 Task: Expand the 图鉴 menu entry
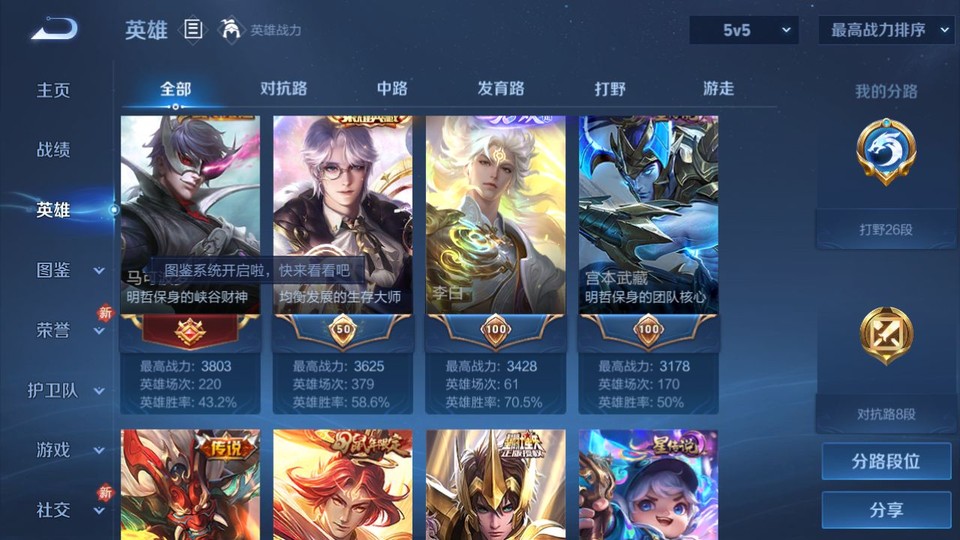pos(68,270)
